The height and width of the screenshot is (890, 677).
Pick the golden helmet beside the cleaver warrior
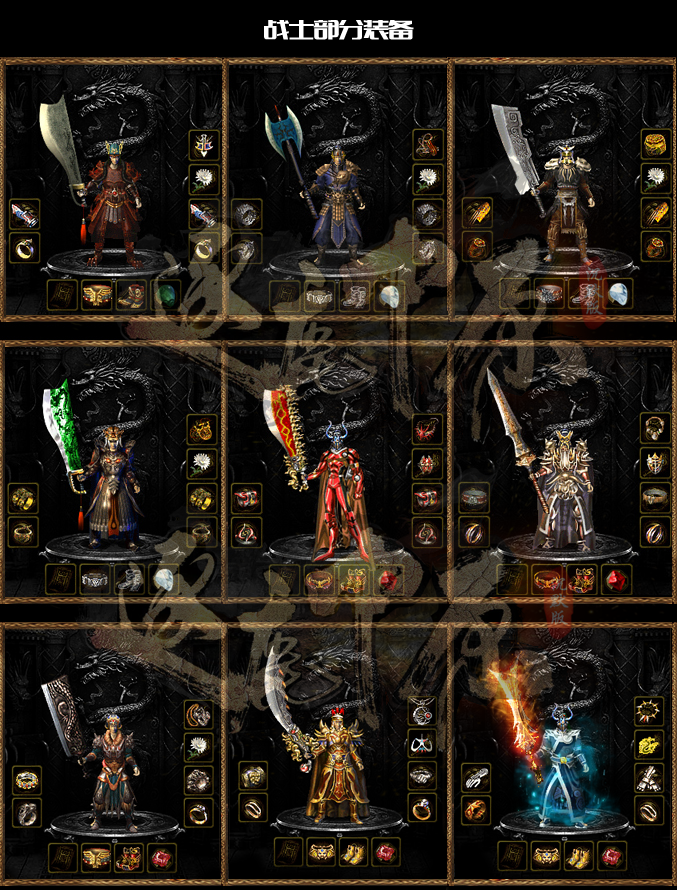(x=656, y=144)
